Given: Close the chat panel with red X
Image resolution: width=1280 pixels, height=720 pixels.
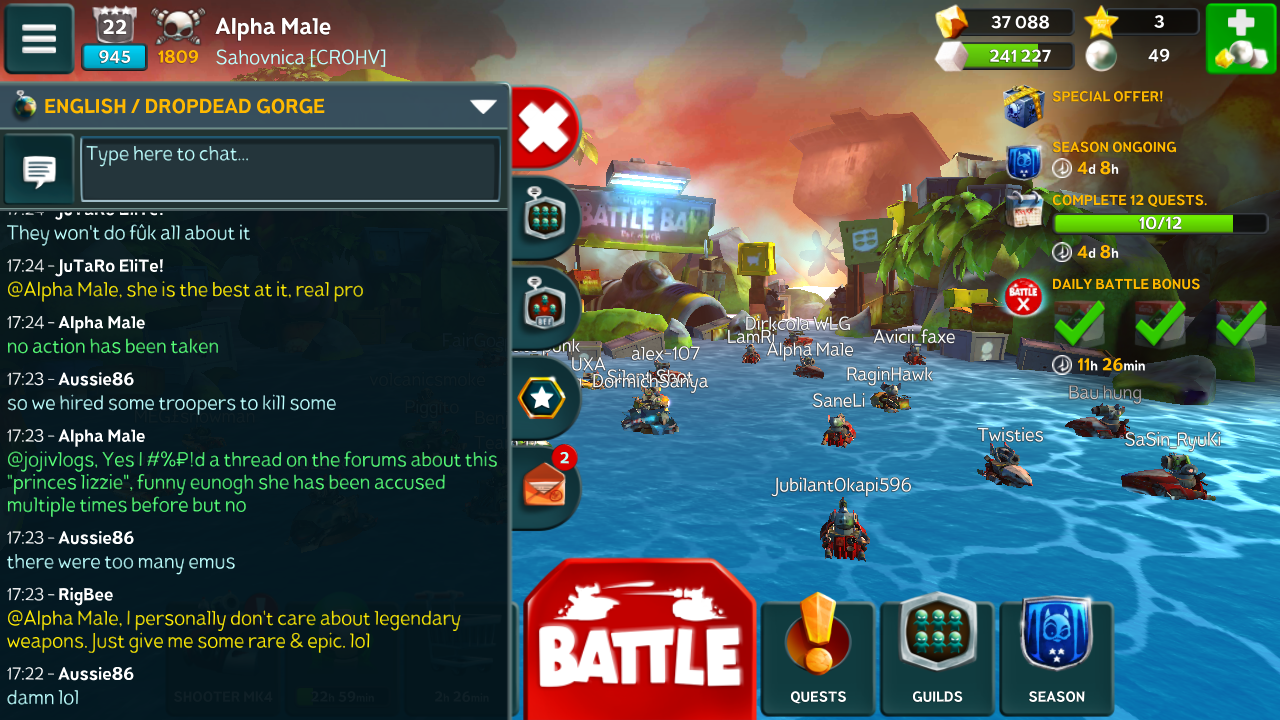Looking at the screenshot, I should [x=544, y=128].
